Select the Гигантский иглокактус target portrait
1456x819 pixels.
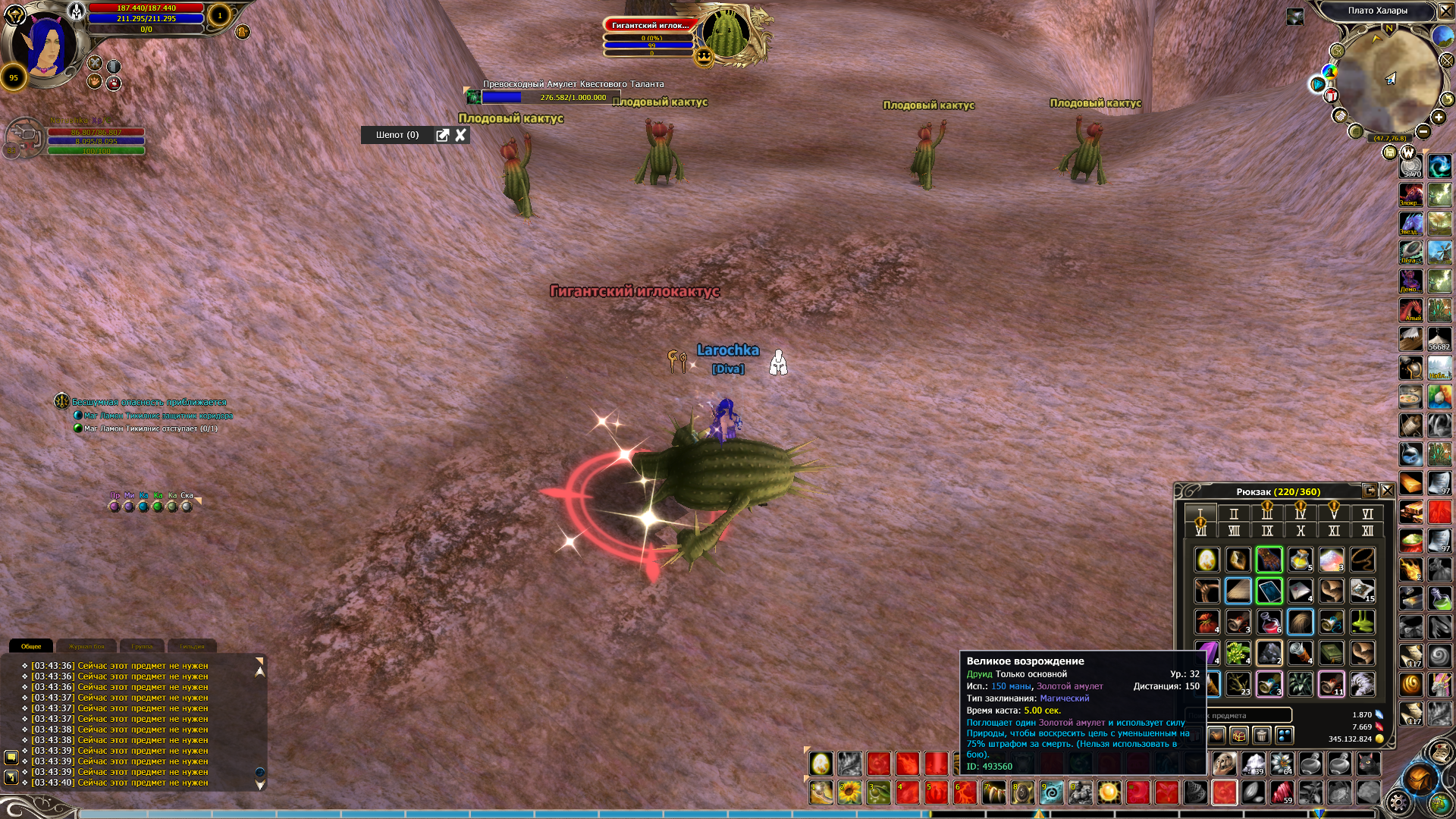(726, 34)
